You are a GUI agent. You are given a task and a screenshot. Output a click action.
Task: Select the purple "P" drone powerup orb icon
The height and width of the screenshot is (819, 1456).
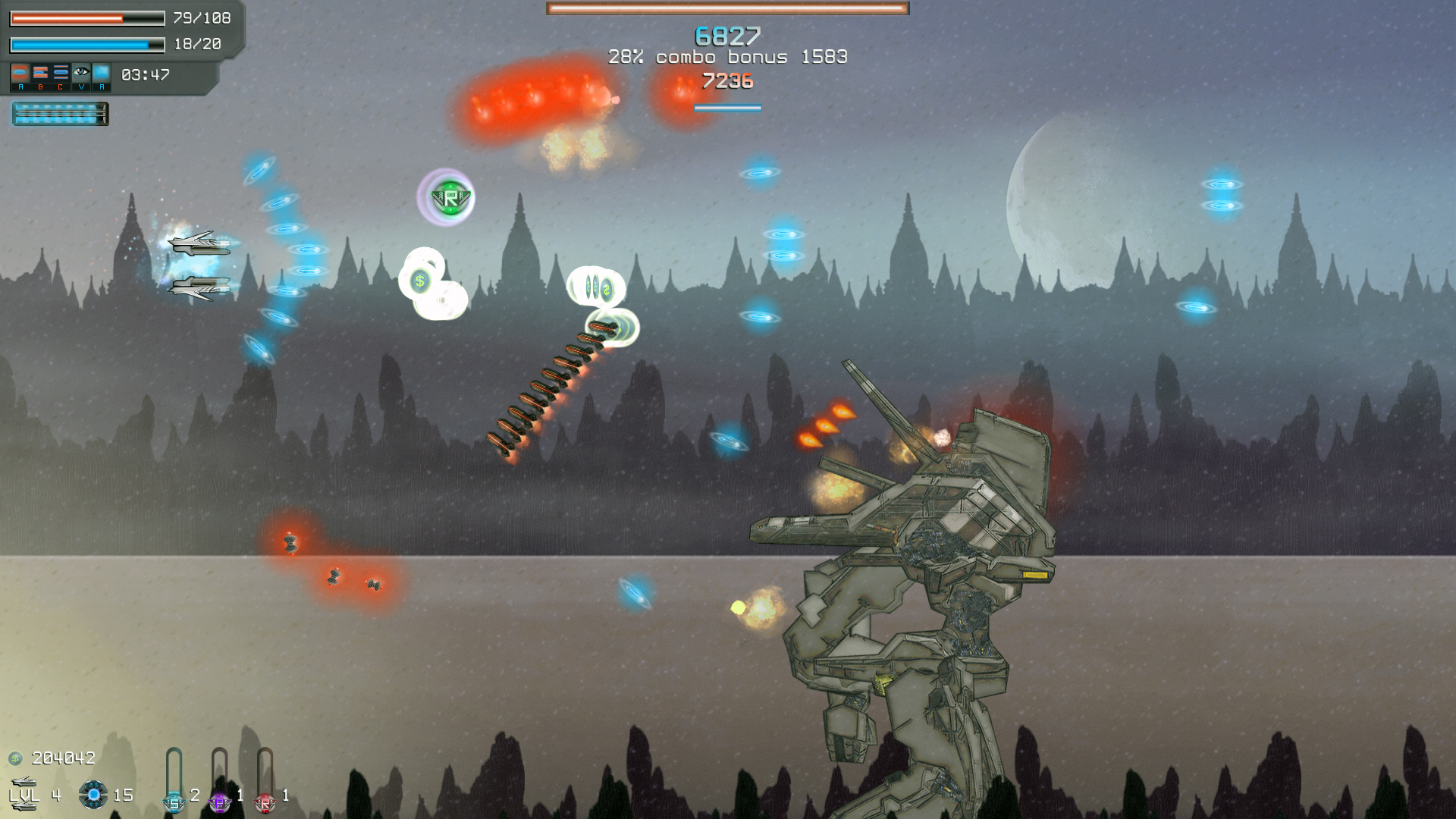(x=219, y=804)
